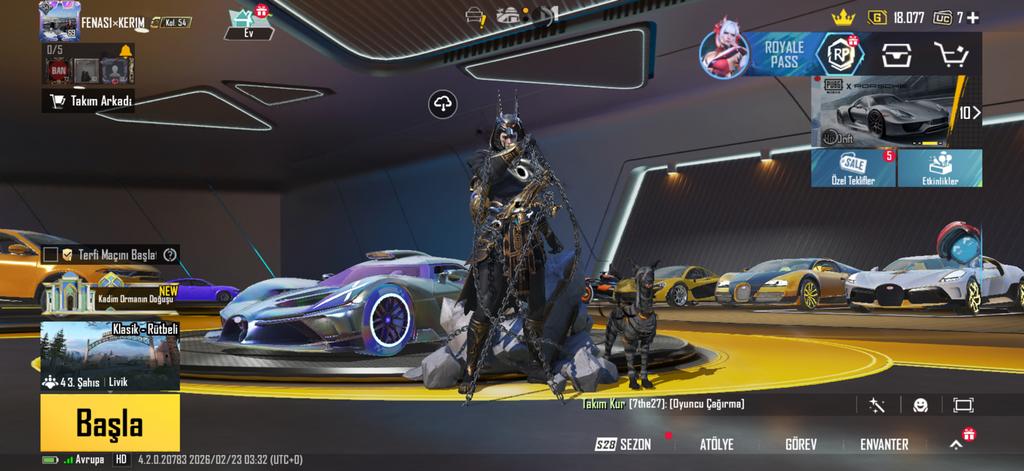This screenshot has height=471, width=1024.
Task: Click the cloud download icon
Action: [443, 103]
